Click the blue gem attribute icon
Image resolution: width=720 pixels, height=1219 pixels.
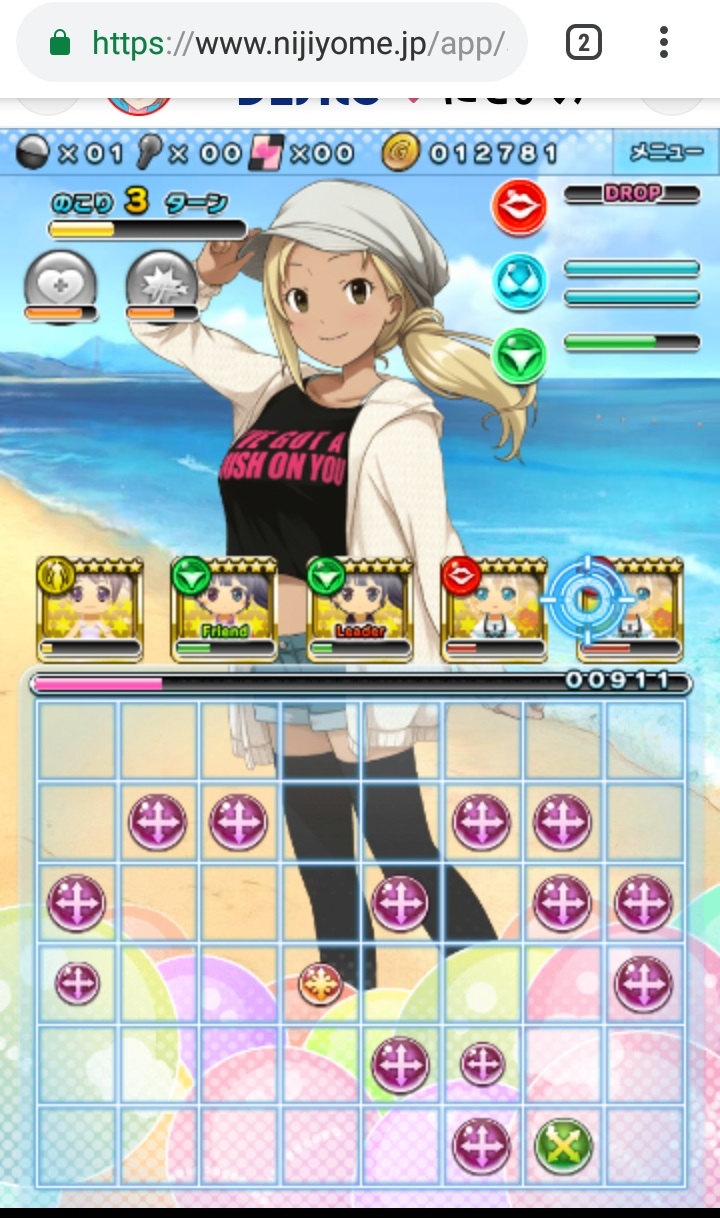point(519,281)
